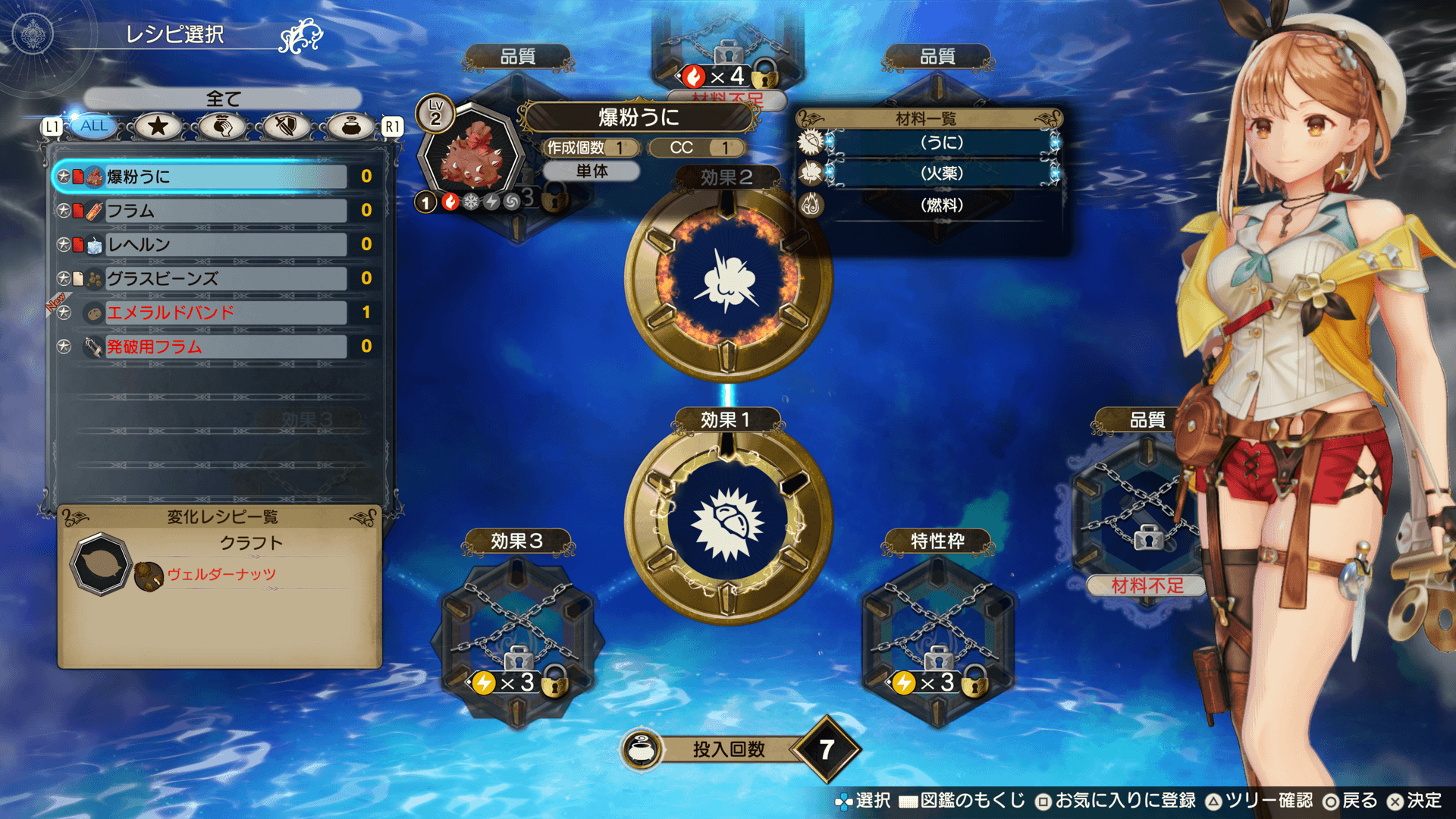Switch to the sword and shield tab
Screen dimensions: 1456x819
pyautogui.click(x=286, y=126)
